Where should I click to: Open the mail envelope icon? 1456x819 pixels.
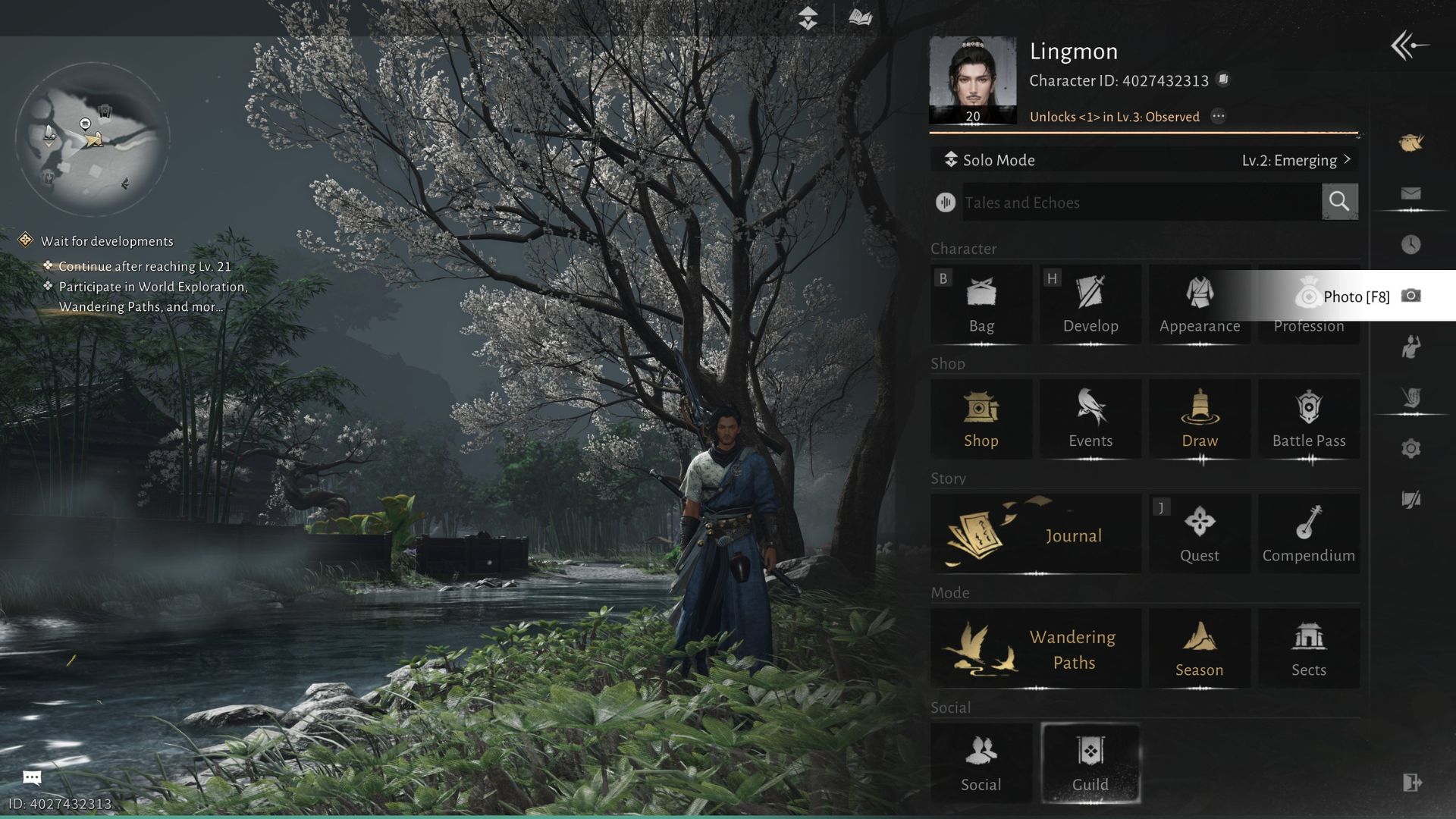1410,193
